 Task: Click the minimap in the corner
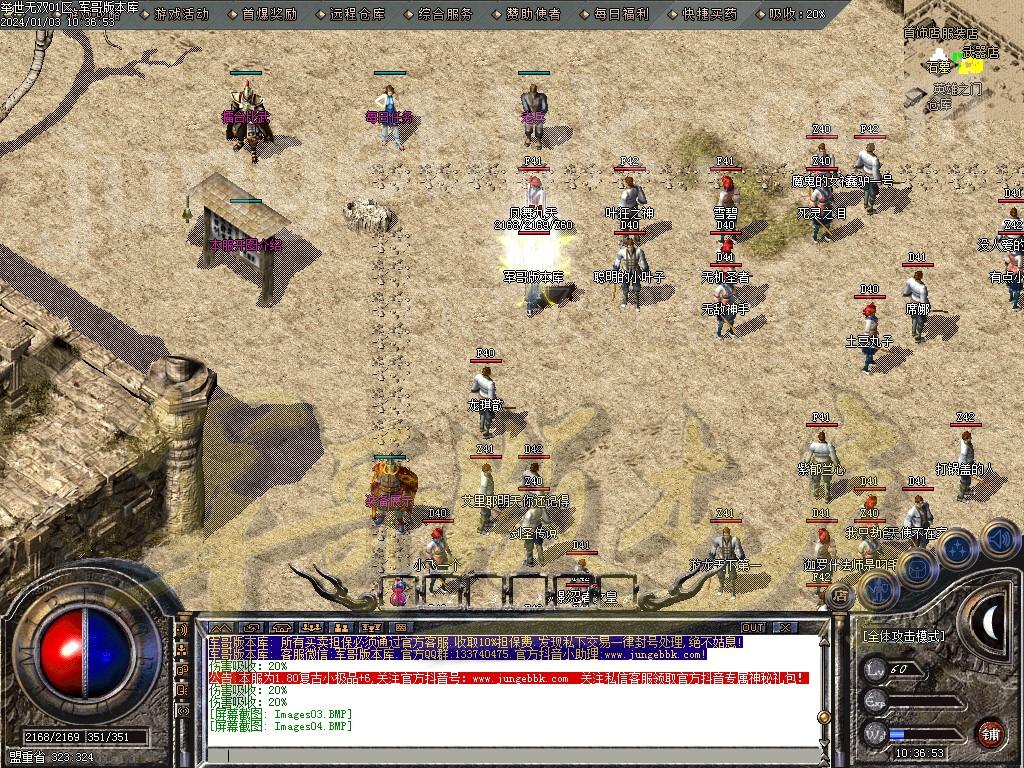point(962,66)
